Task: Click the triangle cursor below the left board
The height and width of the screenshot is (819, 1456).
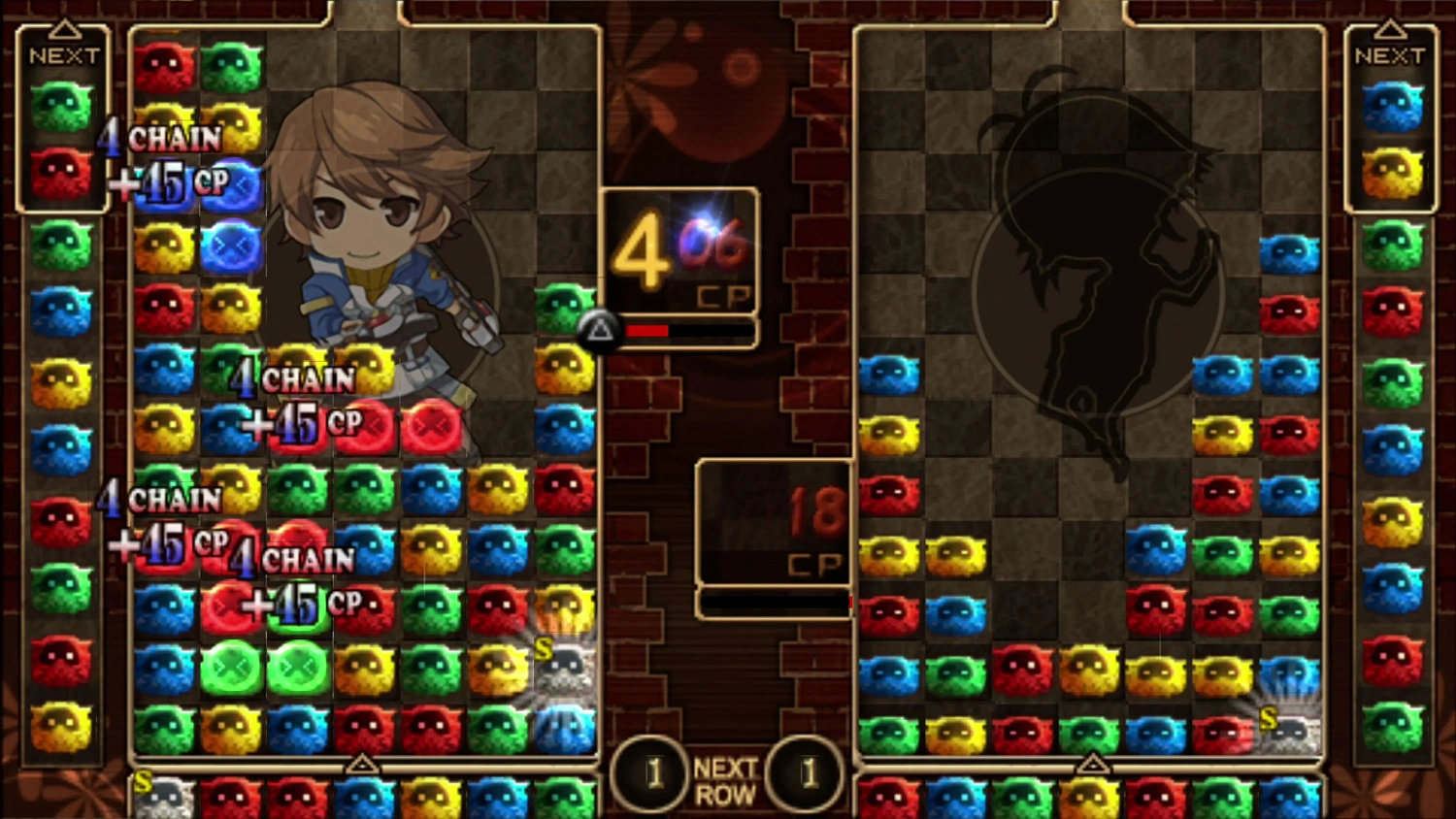Action: coord(364,766)
